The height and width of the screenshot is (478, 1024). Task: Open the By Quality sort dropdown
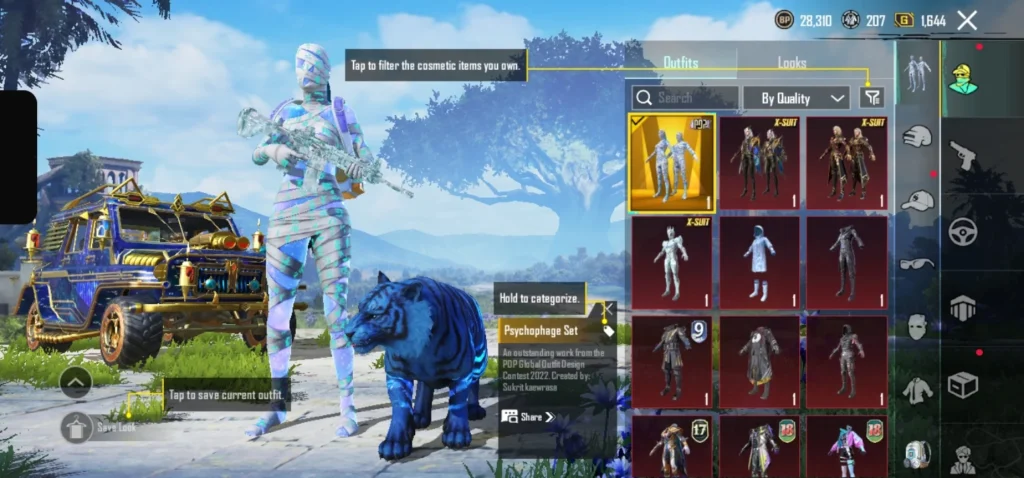(803, 98)
